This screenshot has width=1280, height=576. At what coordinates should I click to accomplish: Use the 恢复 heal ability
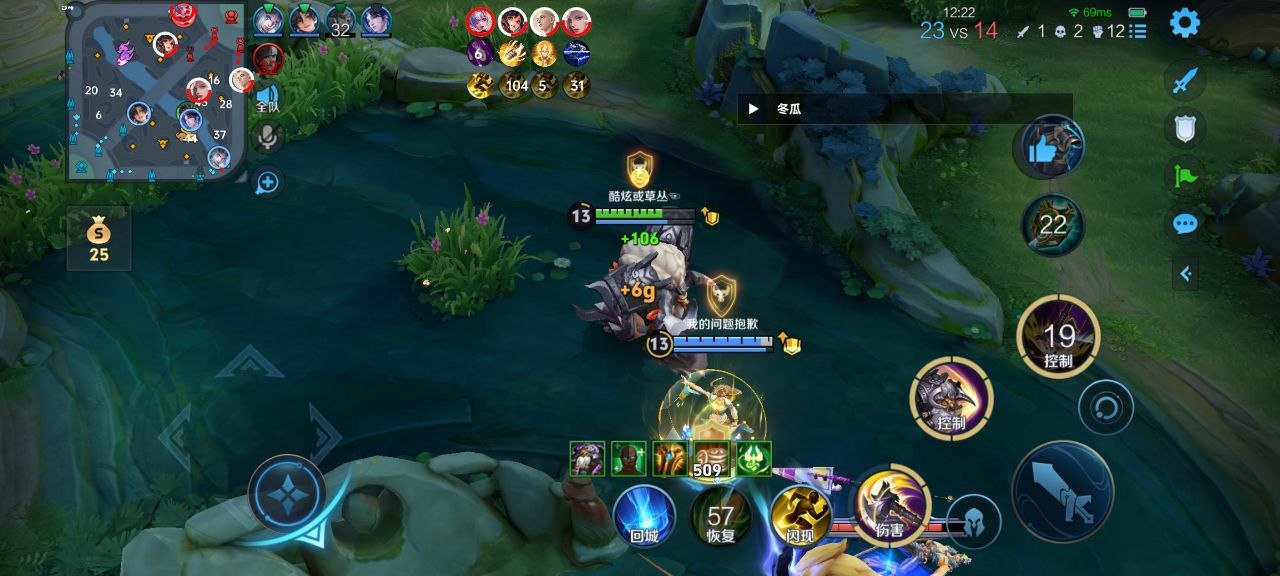(721, 517)
